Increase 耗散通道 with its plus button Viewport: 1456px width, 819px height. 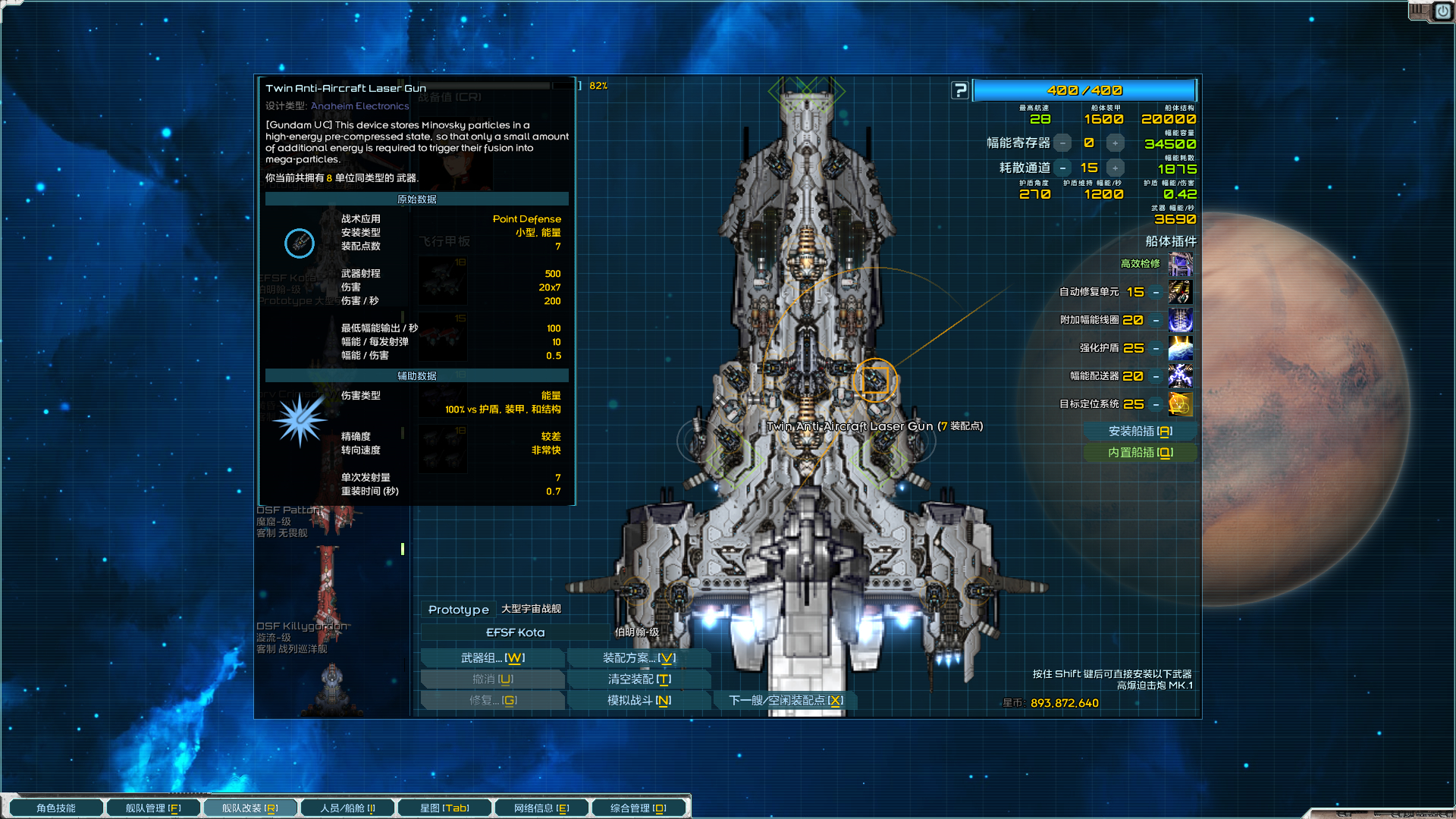pos(1115,168)
